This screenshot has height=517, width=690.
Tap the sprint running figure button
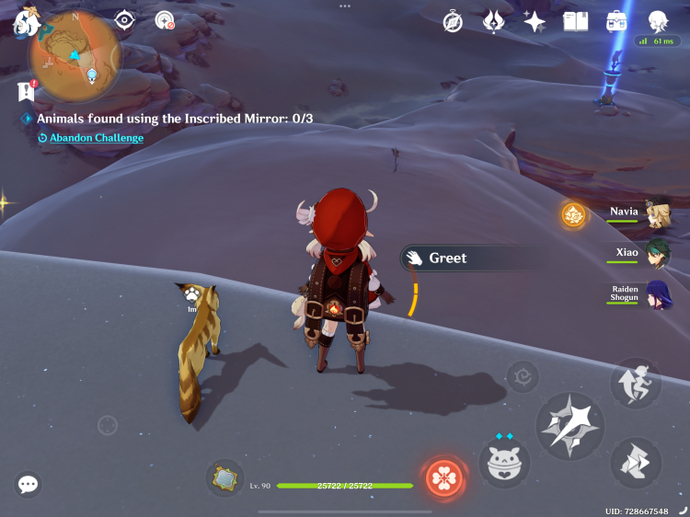click(635, 383)
